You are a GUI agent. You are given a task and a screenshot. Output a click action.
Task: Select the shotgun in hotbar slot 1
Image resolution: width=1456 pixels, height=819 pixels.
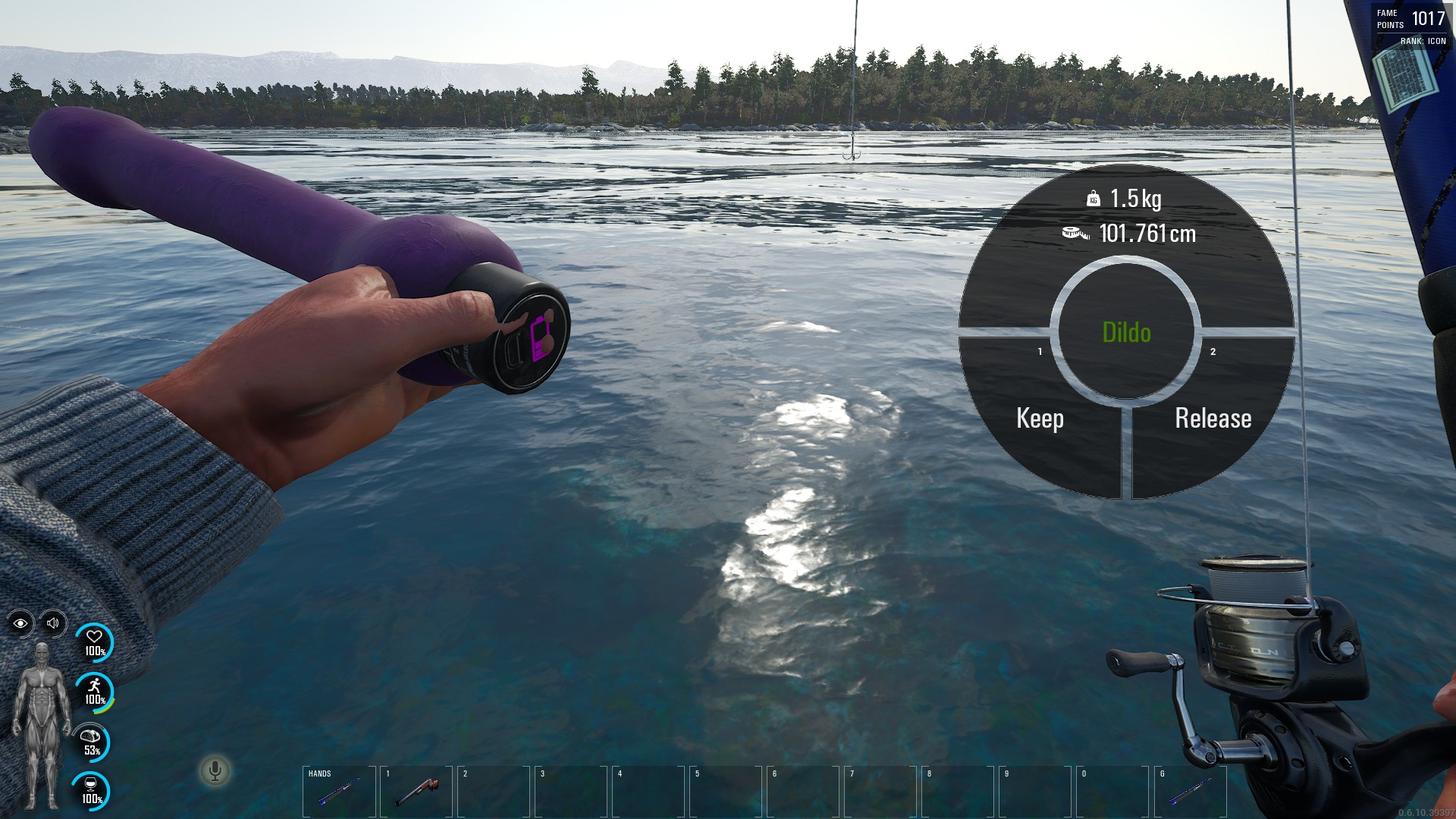click(416, 792)
